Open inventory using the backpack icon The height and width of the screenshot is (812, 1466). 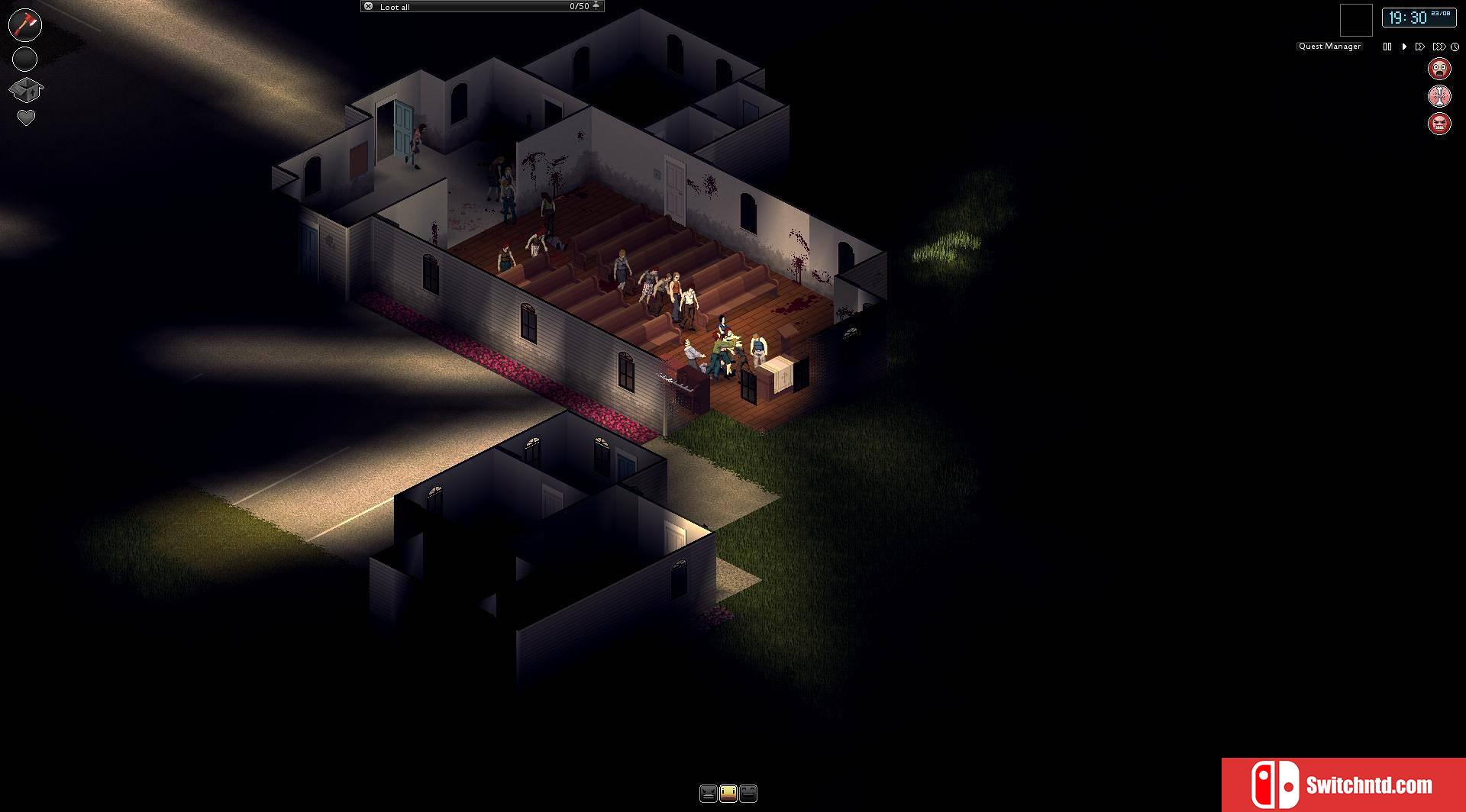25,88
